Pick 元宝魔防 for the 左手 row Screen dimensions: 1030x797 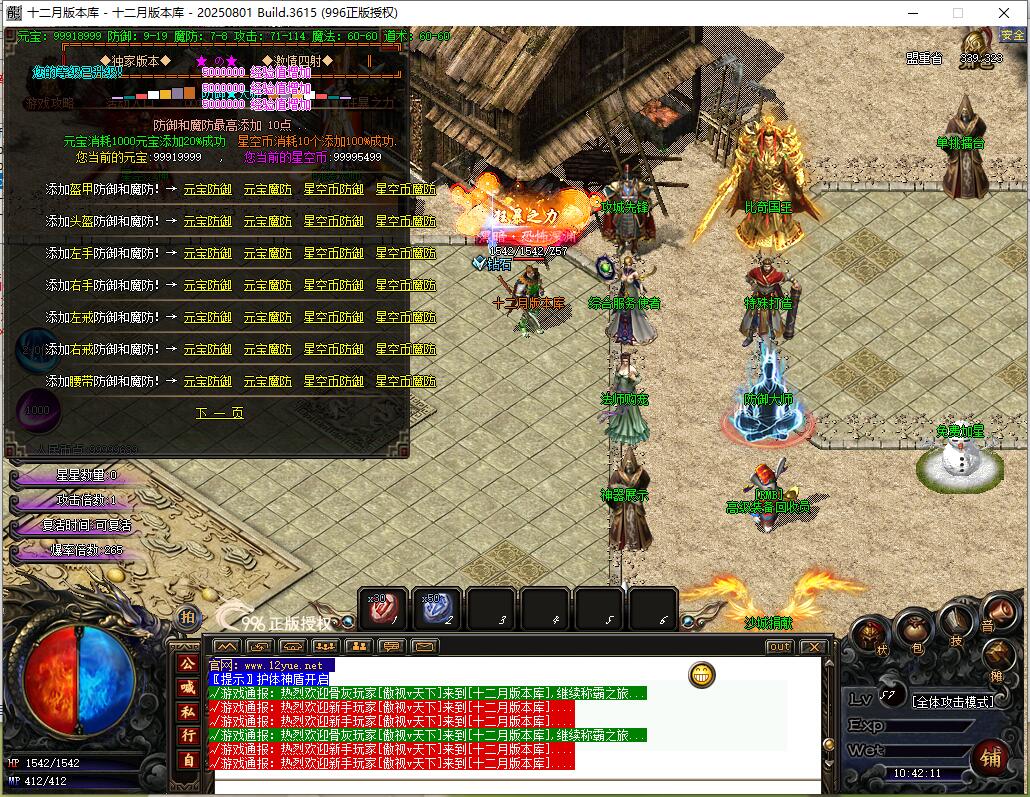pyautogui.click(x=267, y=253)
